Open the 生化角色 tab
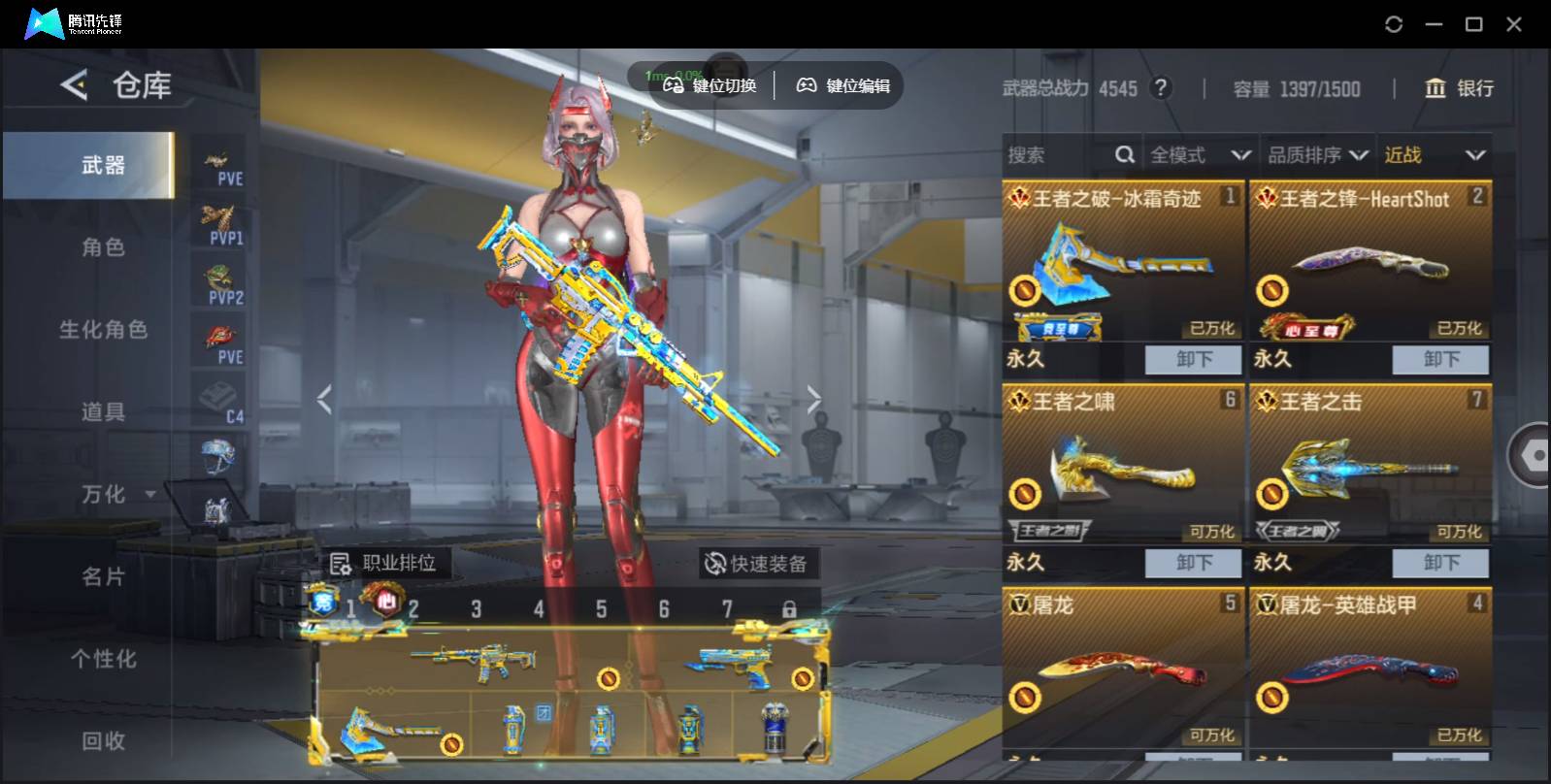 click(x=103, y=330)
